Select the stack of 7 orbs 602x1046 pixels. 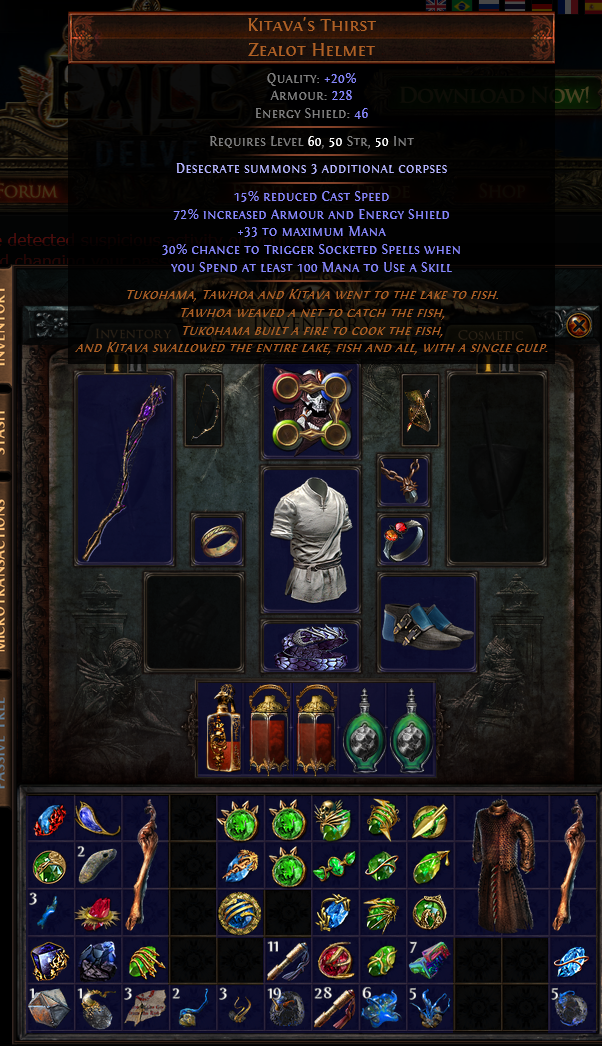pos(431,961)
